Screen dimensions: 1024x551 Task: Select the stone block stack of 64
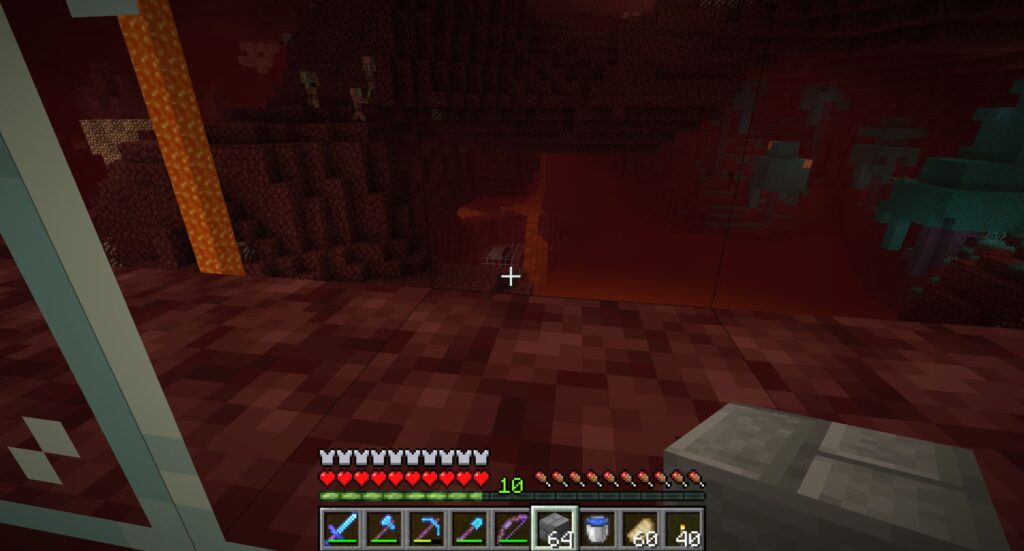(554, 527)
